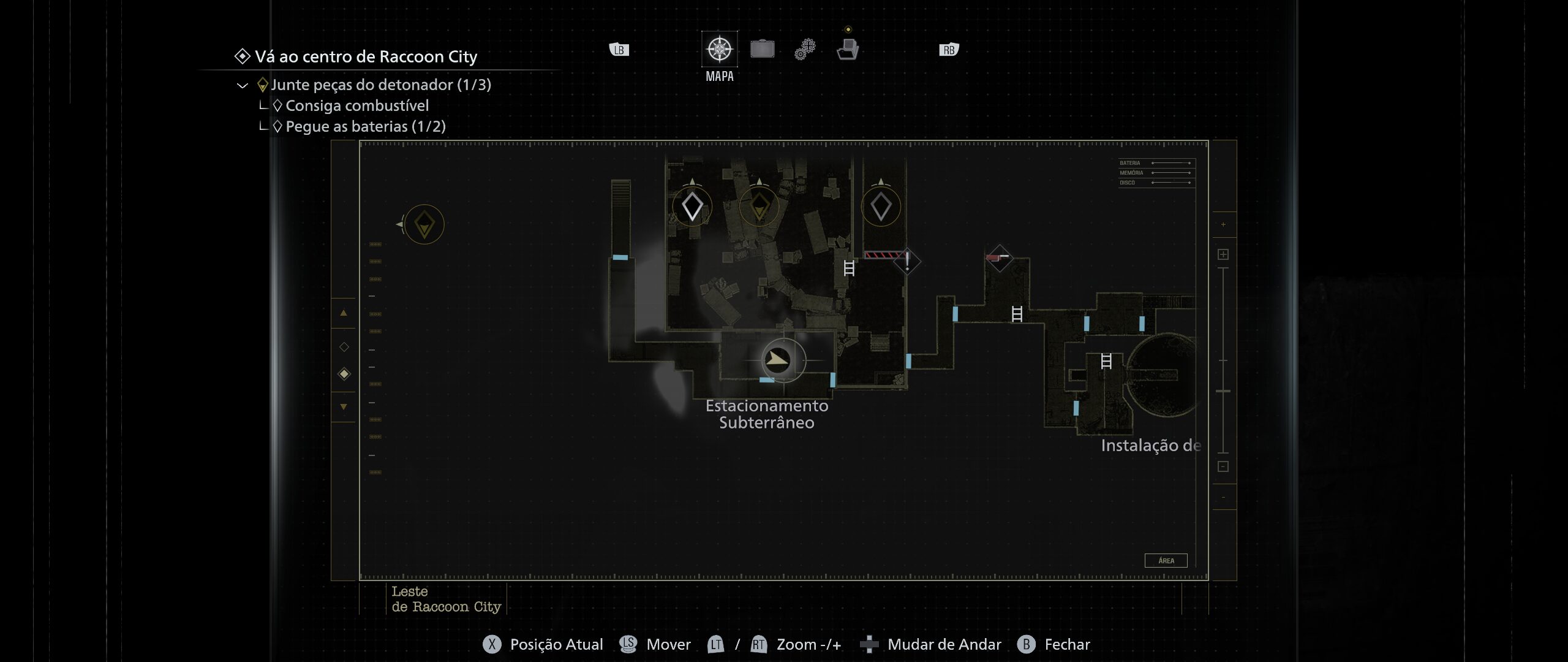Select 'Consiga combustível' sub-objective
Screen dimensions: 1568x662
356,106
